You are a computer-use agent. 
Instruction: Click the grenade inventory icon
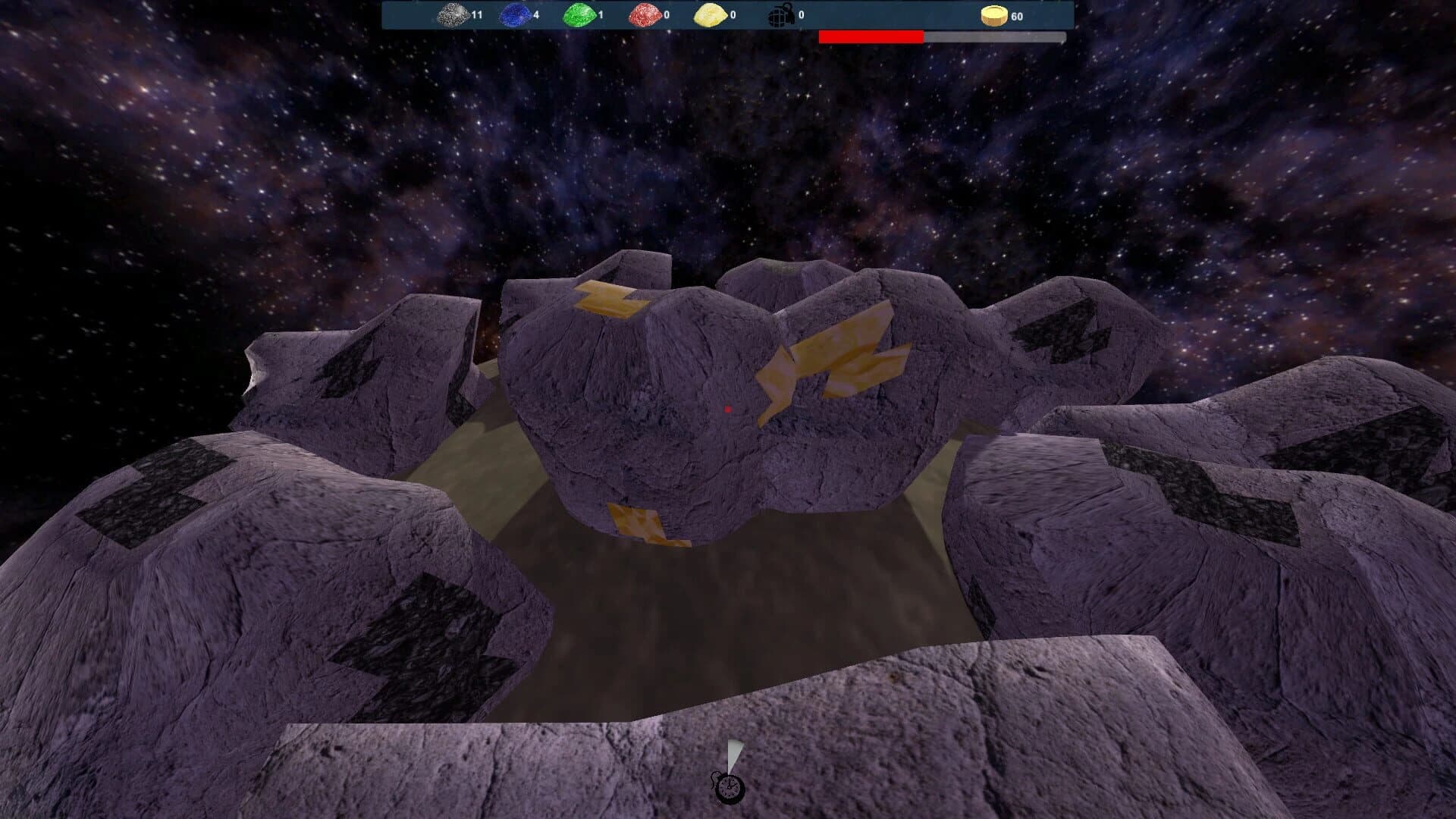[781, 14]
